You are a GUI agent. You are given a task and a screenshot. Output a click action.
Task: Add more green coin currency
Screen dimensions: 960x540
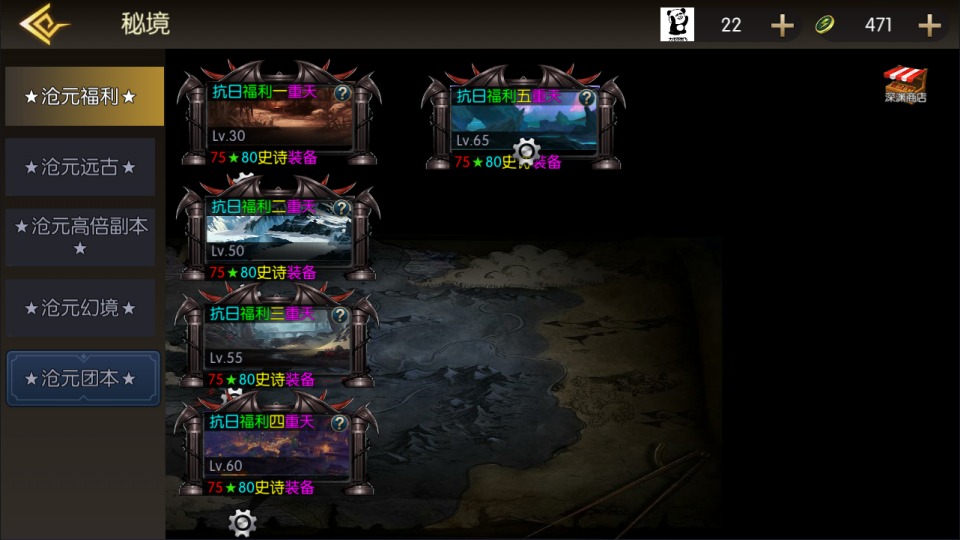(x=929, y=25)
